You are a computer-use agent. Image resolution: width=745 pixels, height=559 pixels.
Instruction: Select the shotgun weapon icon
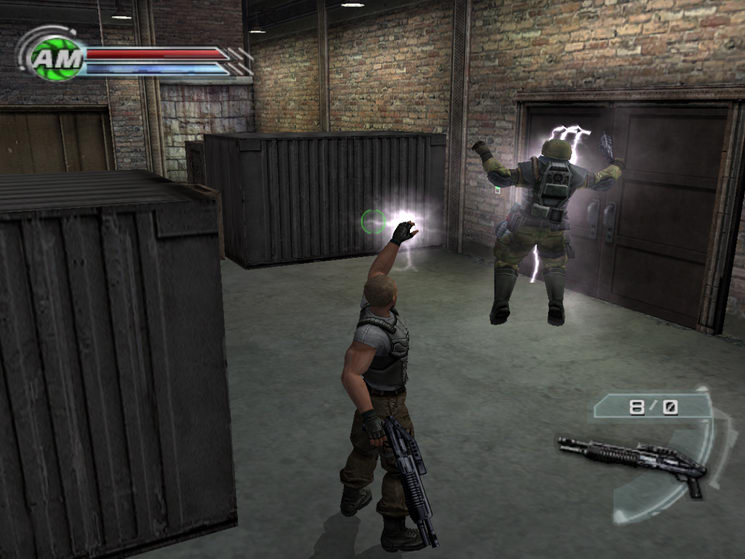tap(632, 460)
